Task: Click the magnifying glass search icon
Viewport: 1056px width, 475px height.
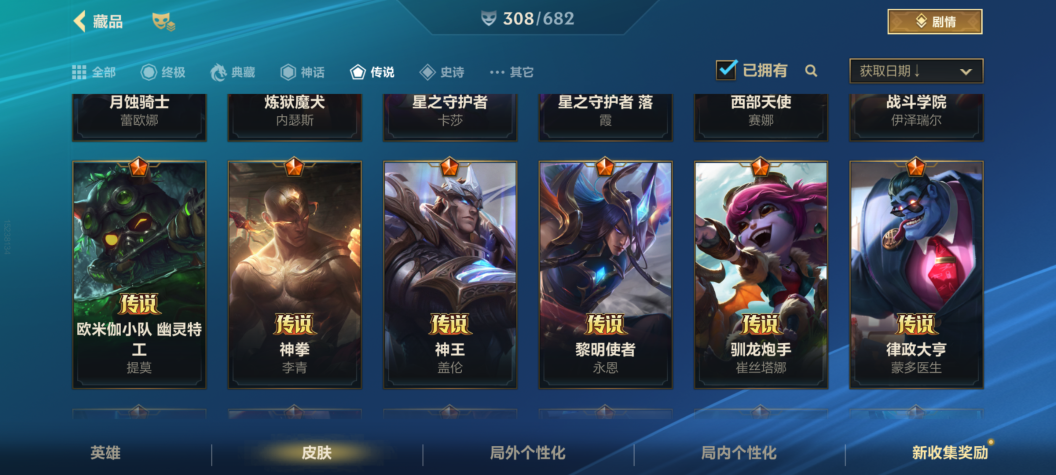Action: [811, 71]
